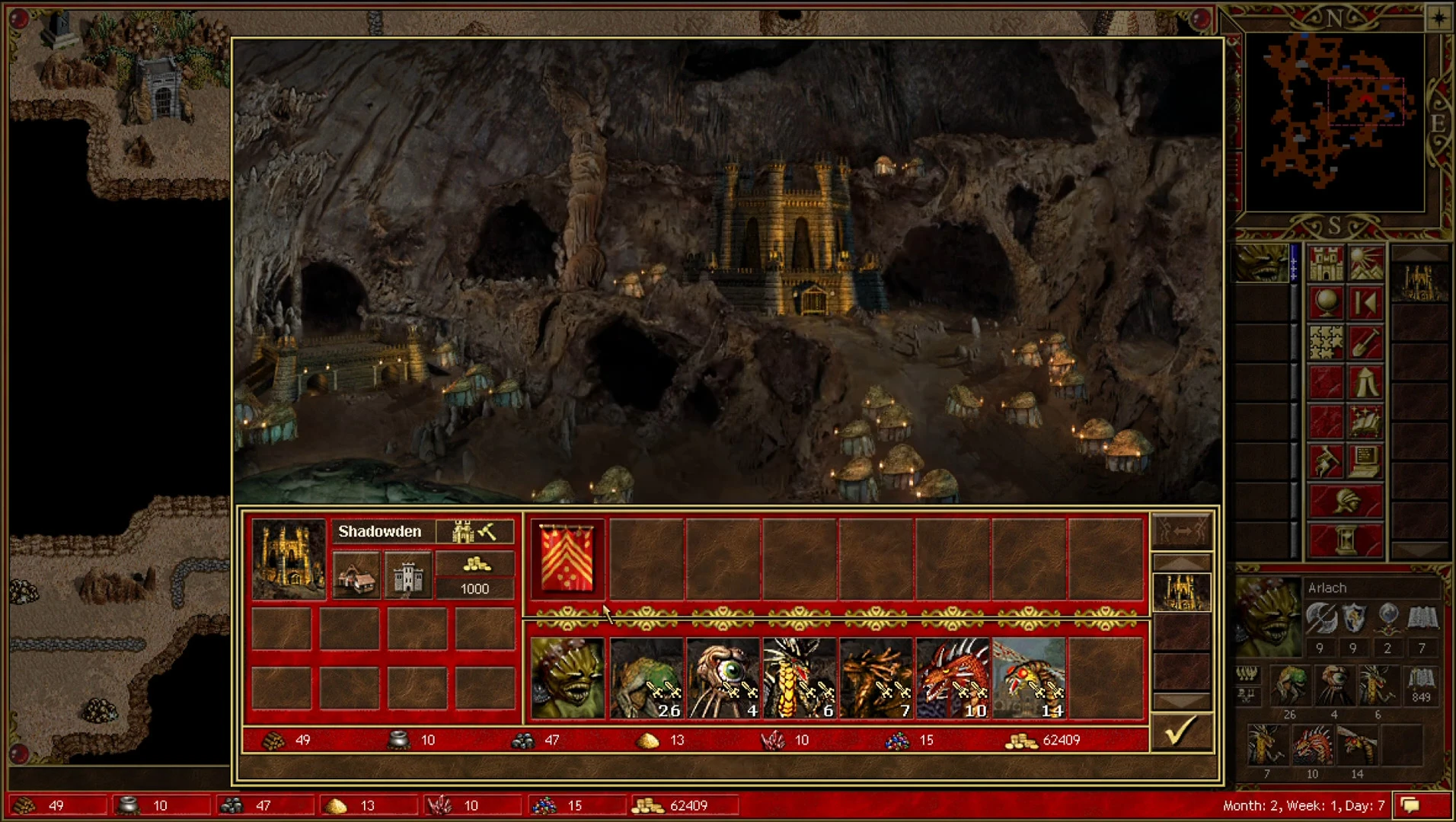Open the Village Hall building icon

point(355,576)
